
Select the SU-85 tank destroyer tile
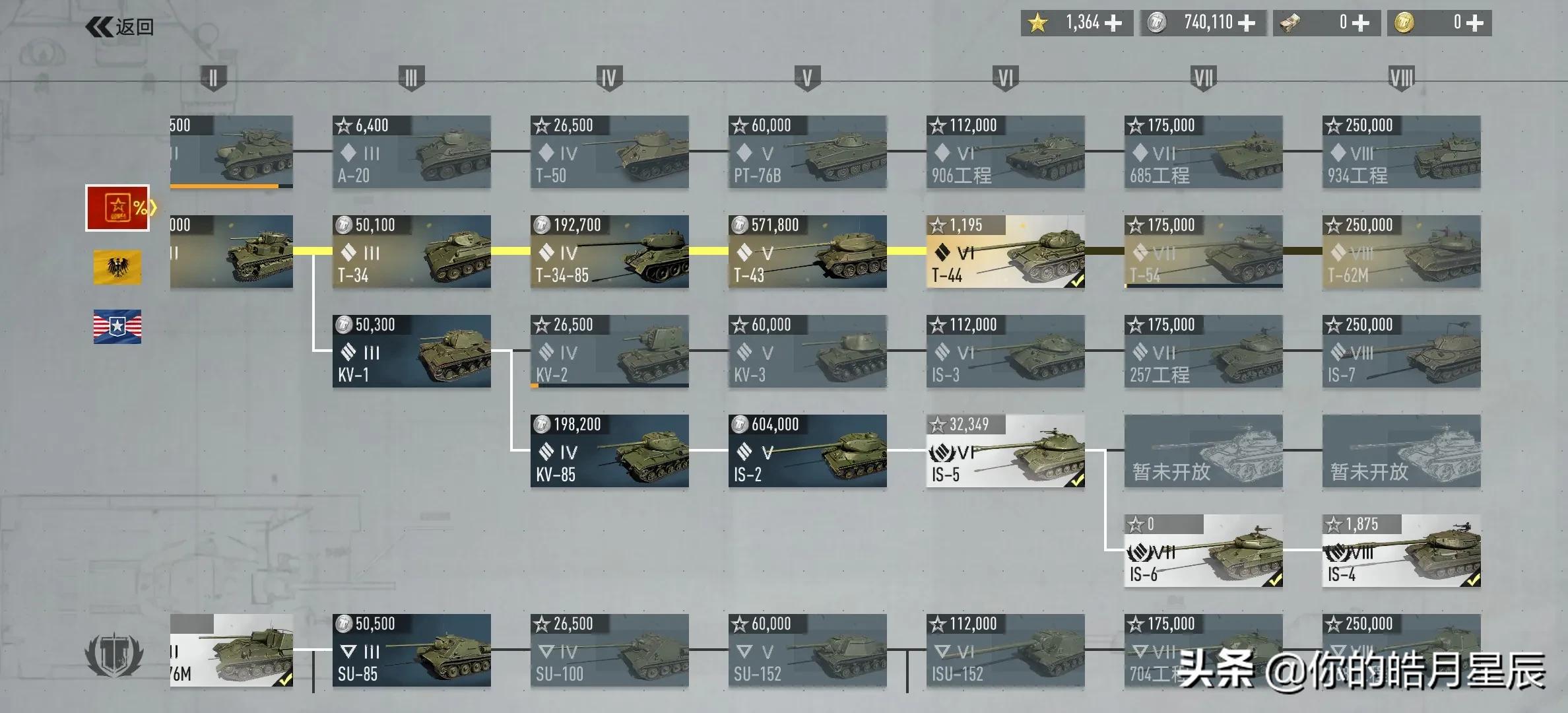pyautogui.click(x=411, y=650)
